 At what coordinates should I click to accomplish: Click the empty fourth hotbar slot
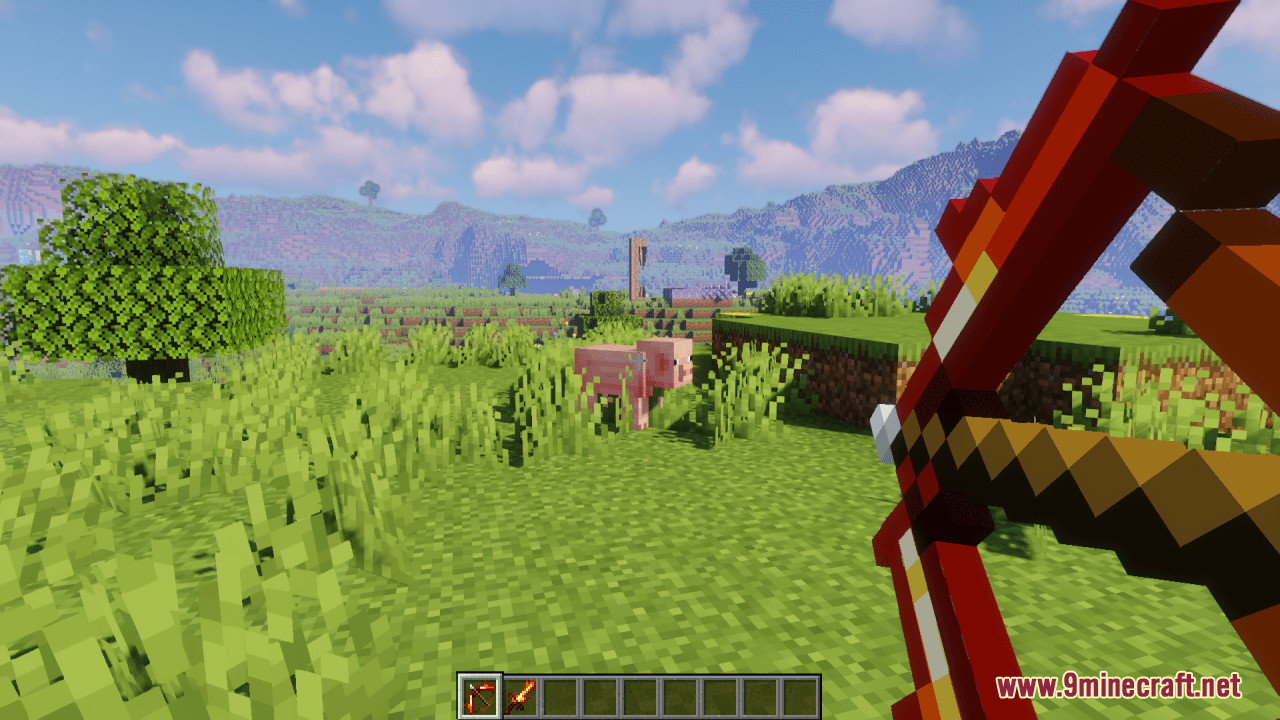(602, 694)
